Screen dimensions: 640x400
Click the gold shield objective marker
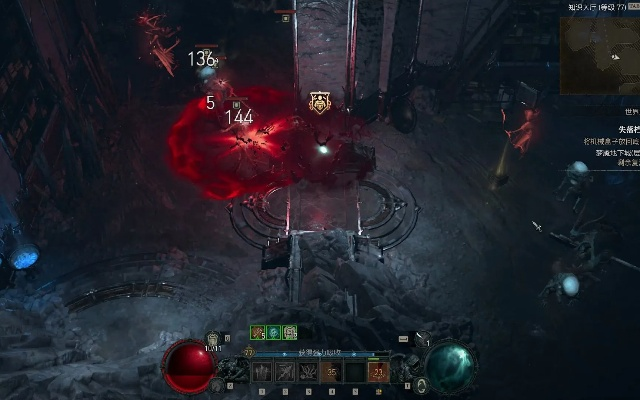(x=320, y=101)
